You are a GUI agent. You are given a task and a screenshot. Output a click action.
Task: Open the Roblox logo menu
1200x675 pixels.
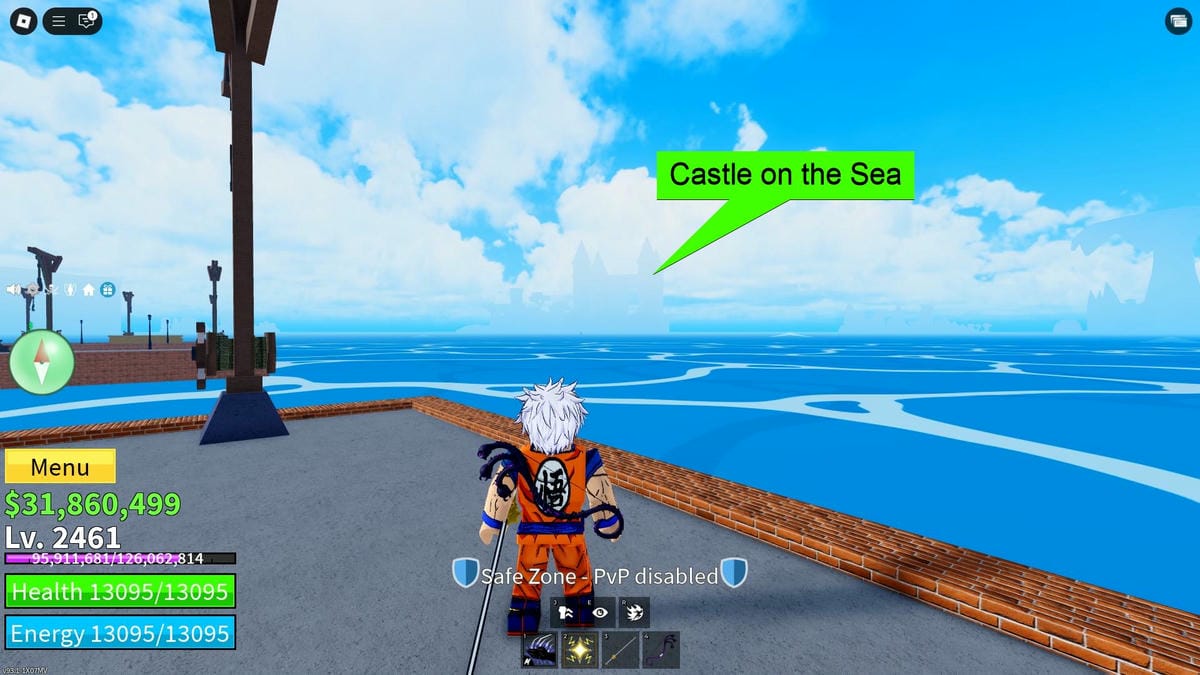coord(23,20)
